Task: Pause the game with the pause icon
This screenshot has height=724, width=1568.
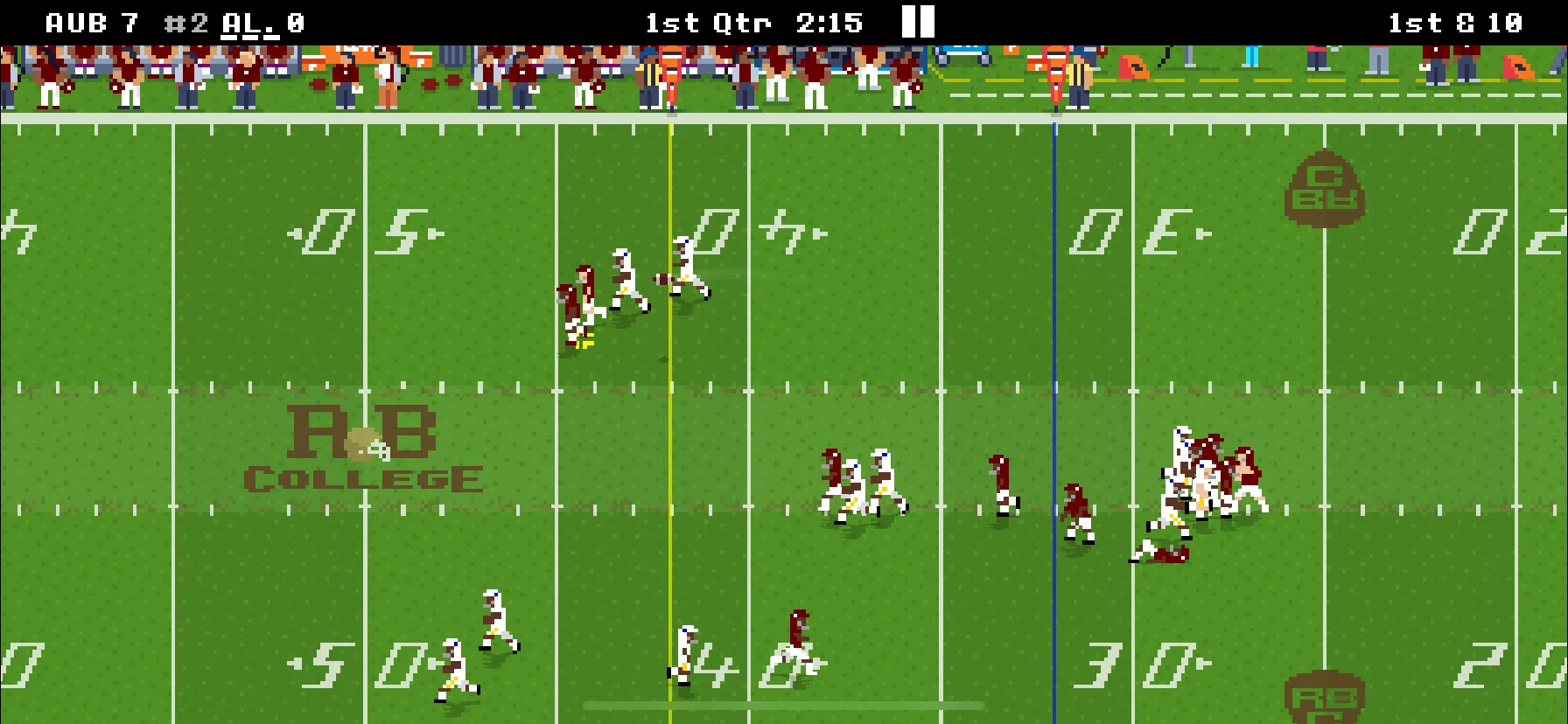Action: (918, 22)
